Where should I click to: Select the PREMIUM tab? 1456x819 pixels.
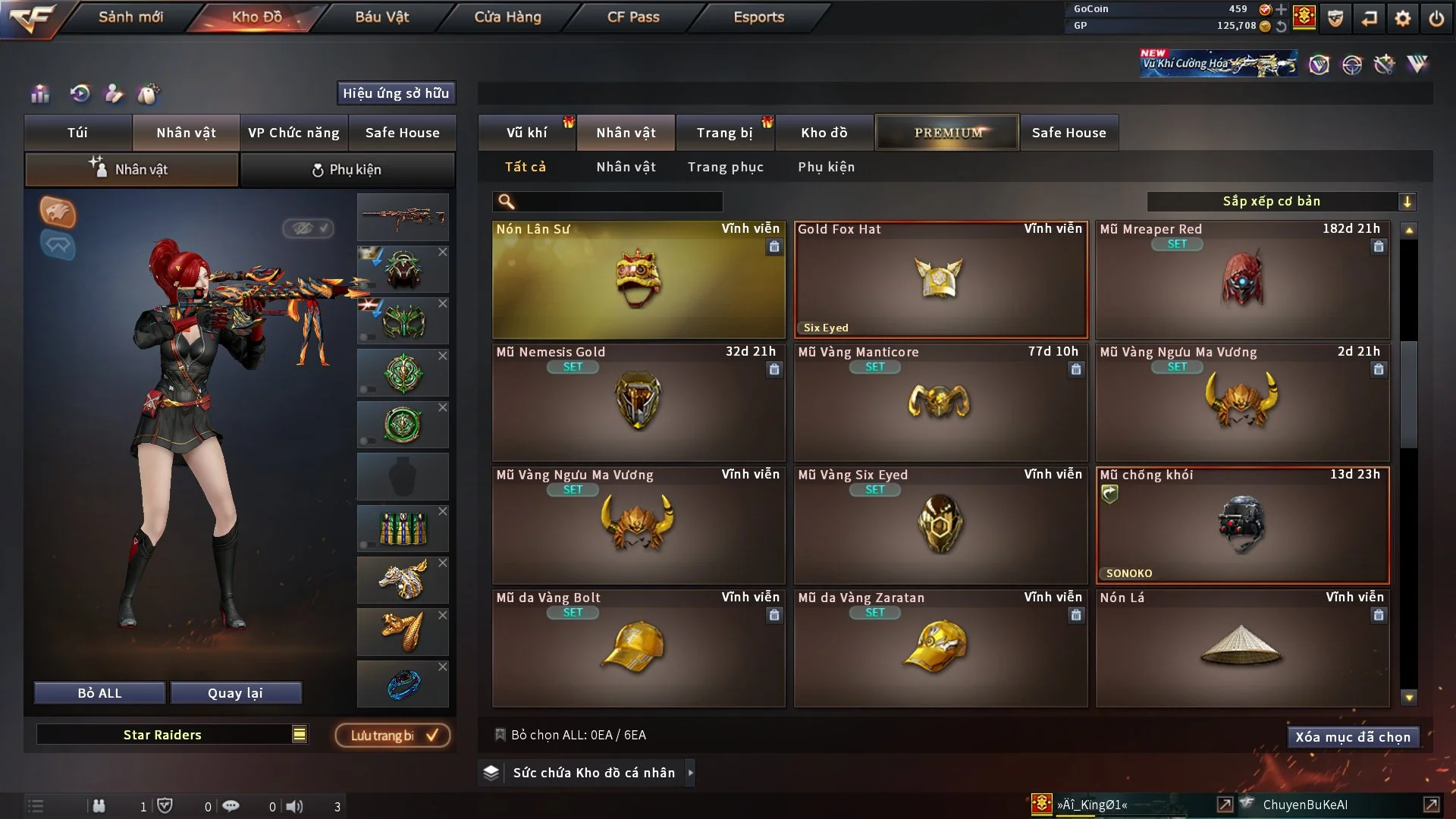[947, 133]
